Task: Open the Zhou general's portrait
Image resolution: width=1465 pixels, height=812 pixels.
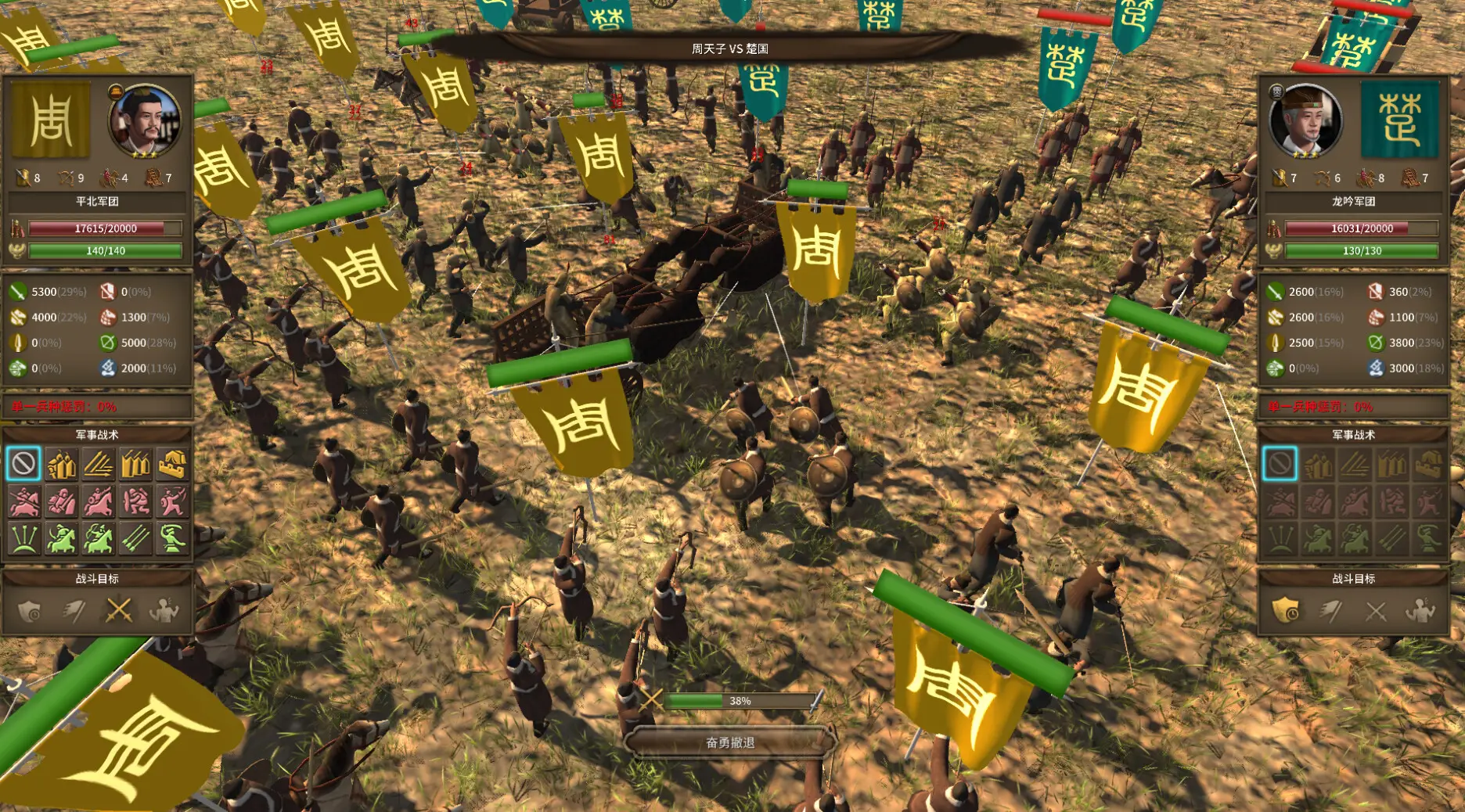Action: (x=145, y=121)
